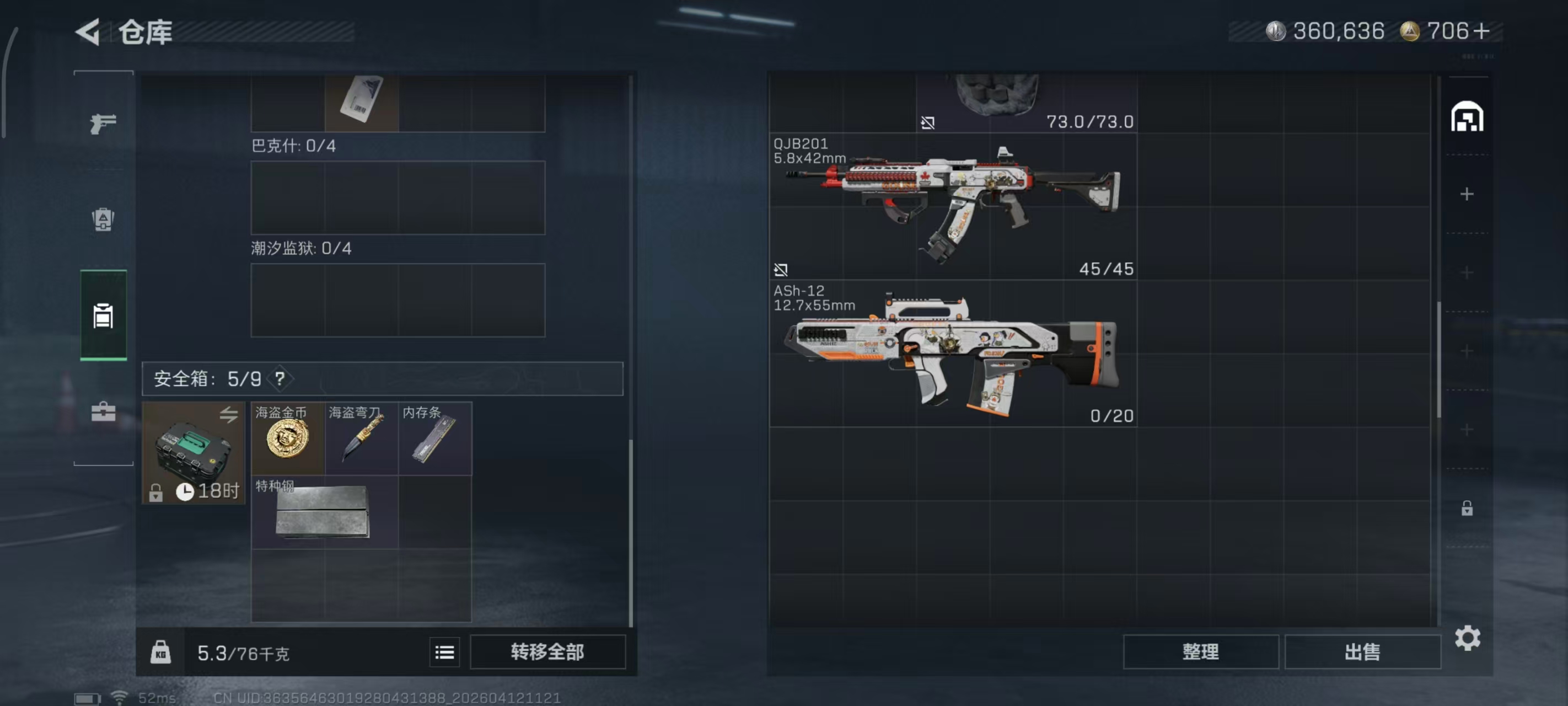Select the QJB201 rifle

[x=953, y=206]
